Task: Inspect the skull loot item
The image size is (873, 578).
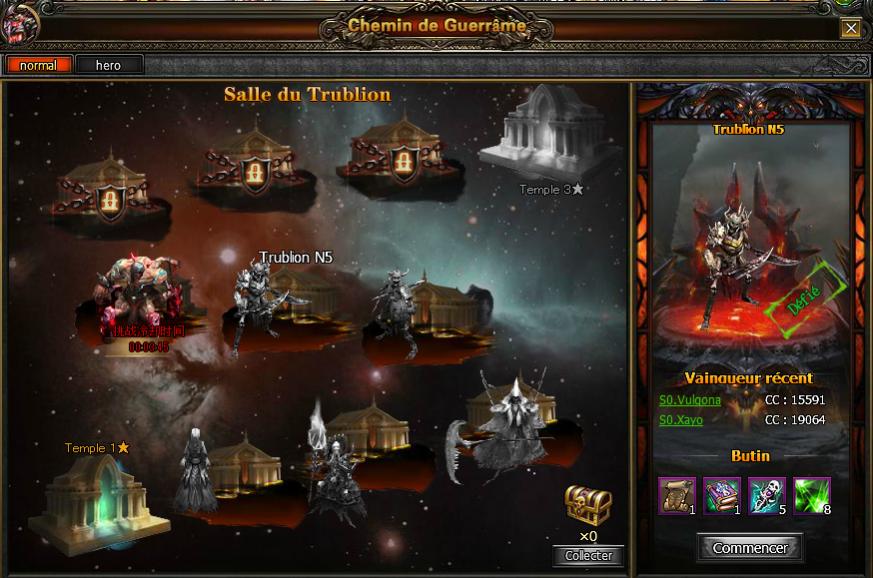Action: click(x=766, y=494)
